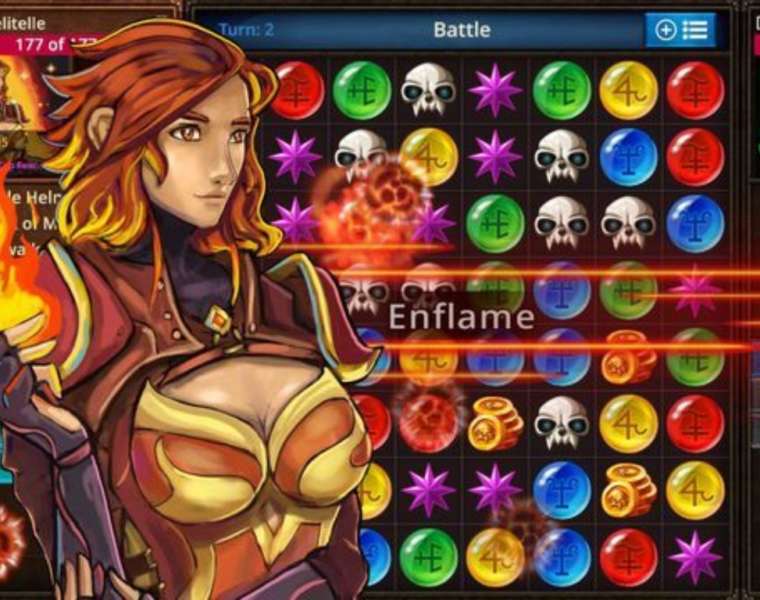This screenshot has height=600, width=760.
Task: Open the battle menu list button
Action: pos(680,30)
